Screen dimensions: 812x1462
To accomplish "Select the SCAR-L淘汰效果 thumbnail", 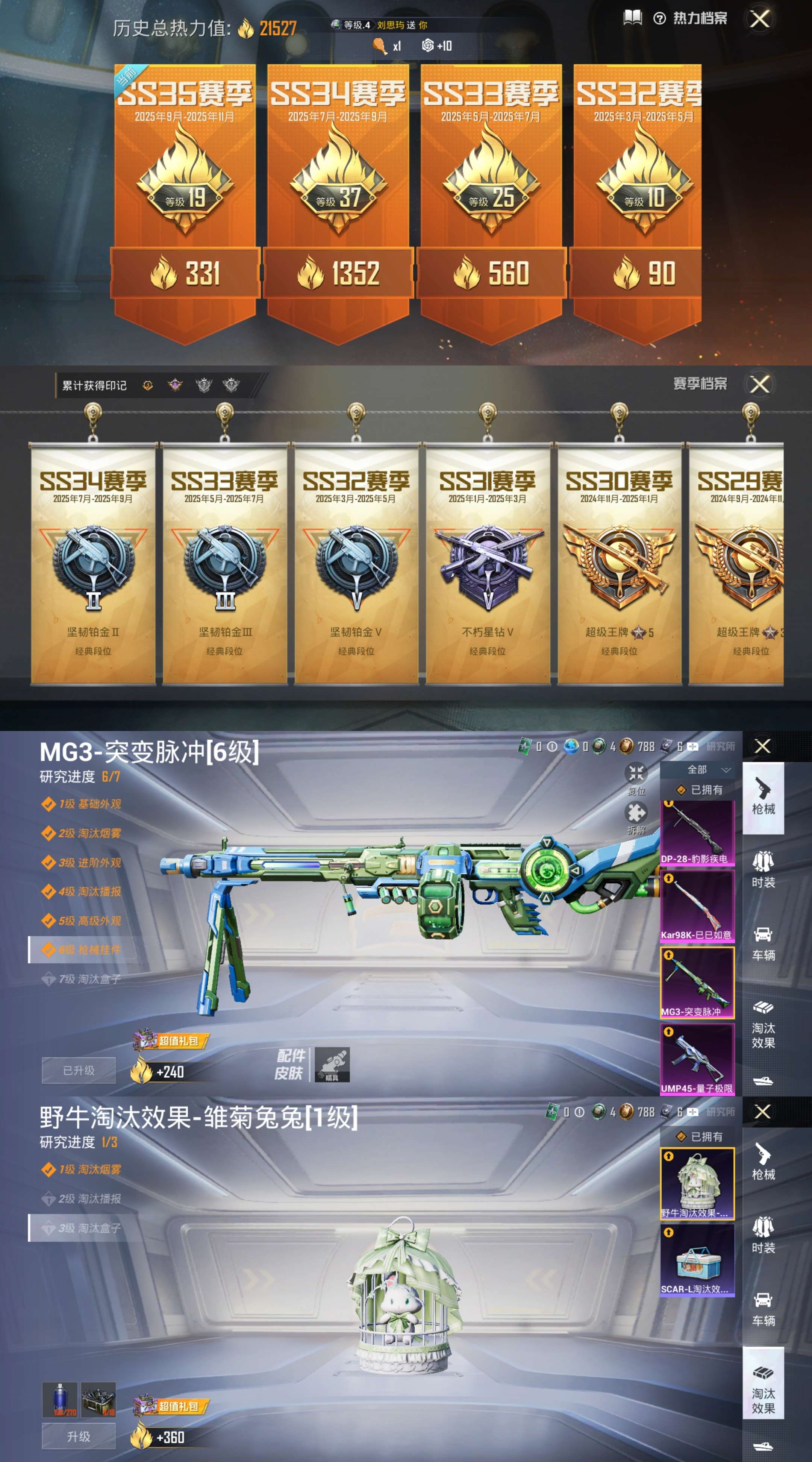I will 697,1260.
